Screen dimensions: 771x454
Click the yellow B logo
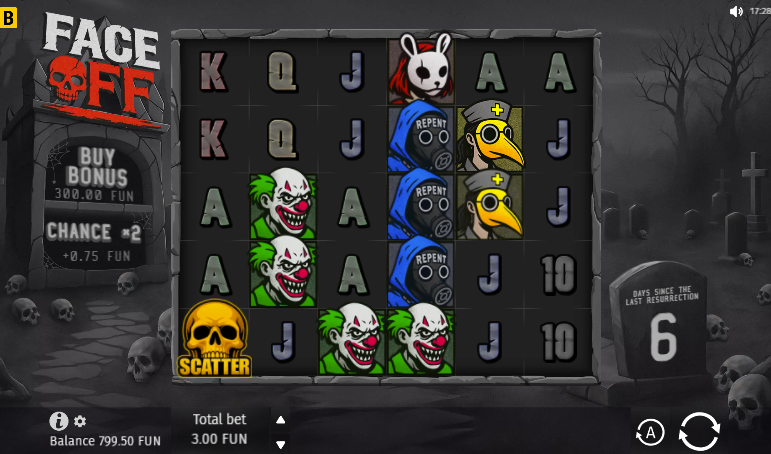(x=10, y=17)
